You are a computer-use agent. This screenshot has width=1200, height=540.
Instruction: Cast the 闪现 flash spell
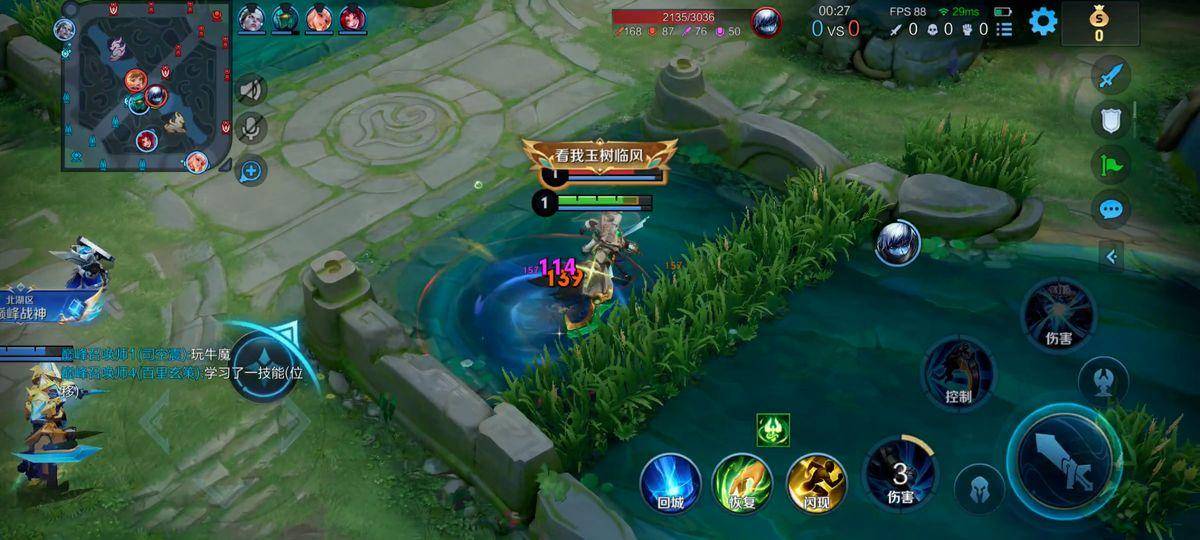click(816, 482)
